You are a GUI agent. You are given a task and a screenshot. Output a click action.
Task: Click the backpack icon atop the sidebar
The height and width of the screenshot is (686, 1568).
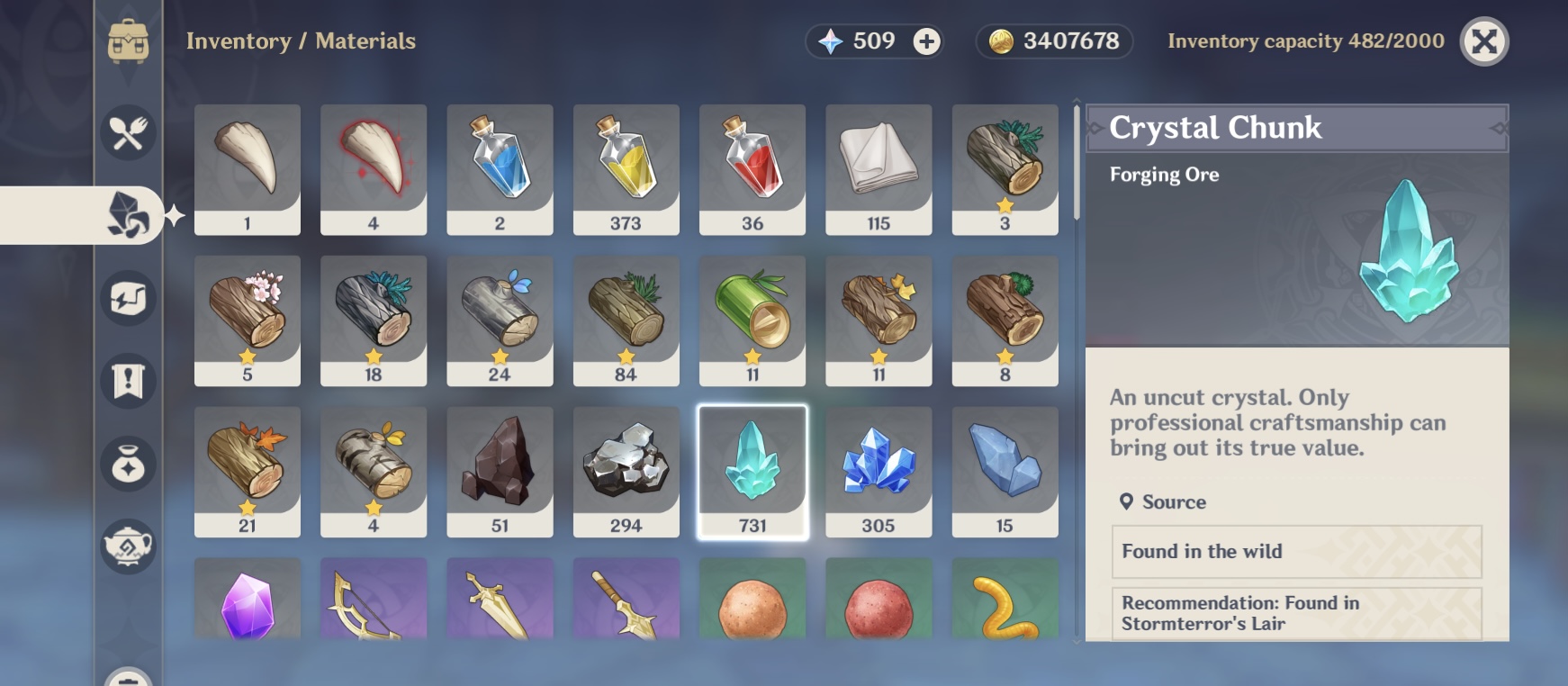pos(129,41)
